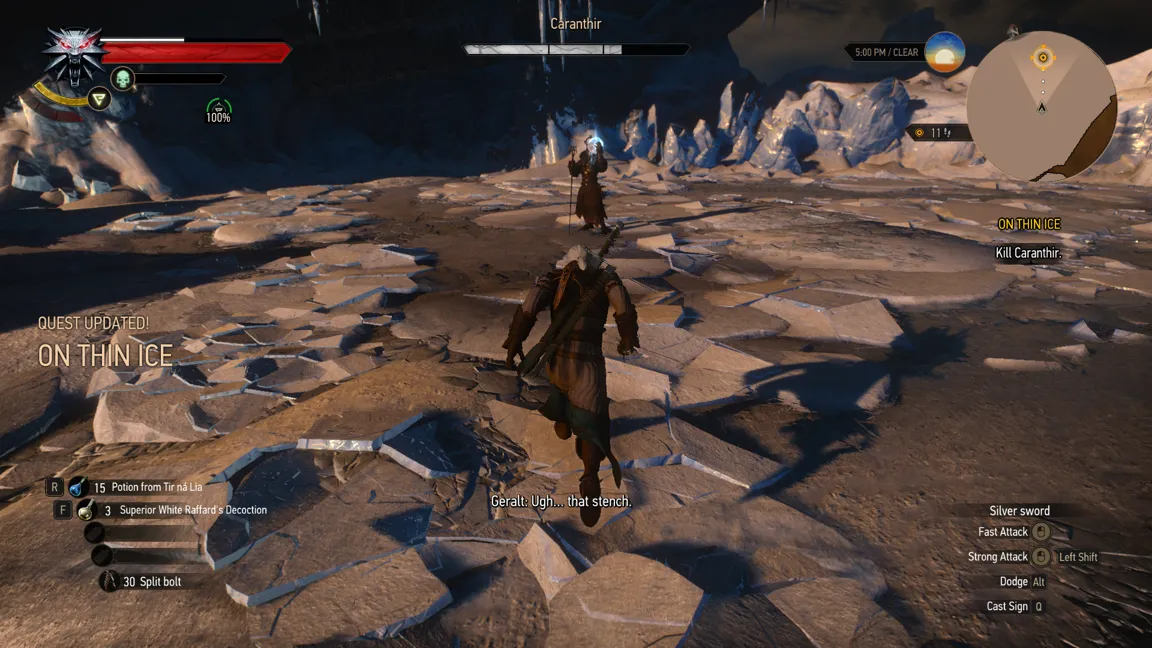Viewport: 1152px width, 648px height.
Task: Click the sun weather icon
Action: click(x=945, y=52)
